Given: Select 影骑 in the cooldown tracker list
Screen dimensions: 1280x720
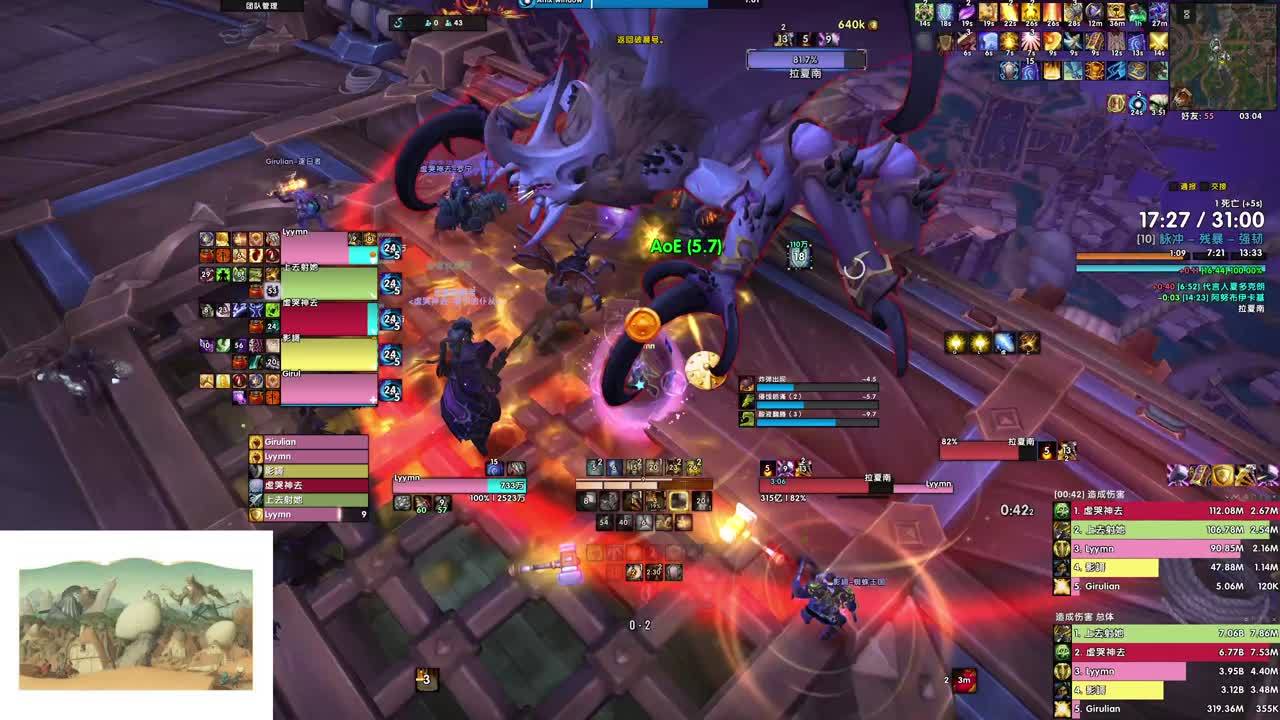Looking at the screenshot, I should tap(308, 471).
